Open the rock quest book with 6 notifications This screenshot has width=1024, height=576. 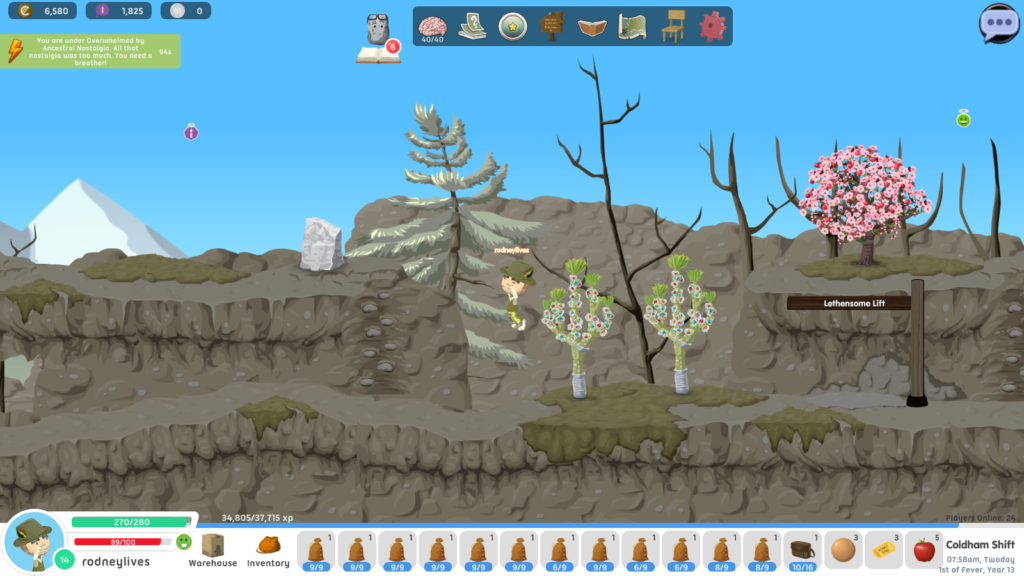point(378,40)
